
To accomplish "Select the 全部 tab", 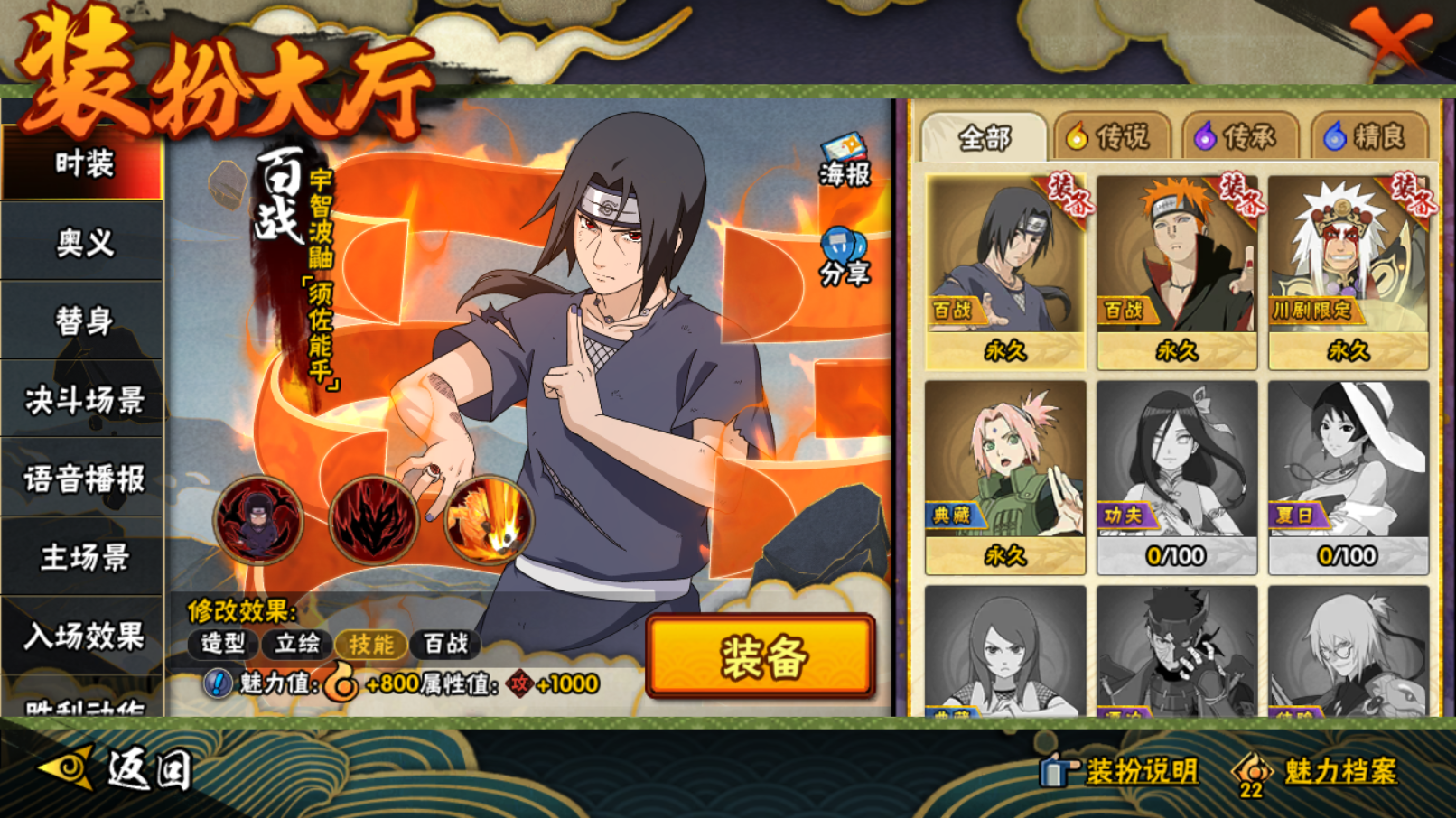I will [x=984, y=138].
